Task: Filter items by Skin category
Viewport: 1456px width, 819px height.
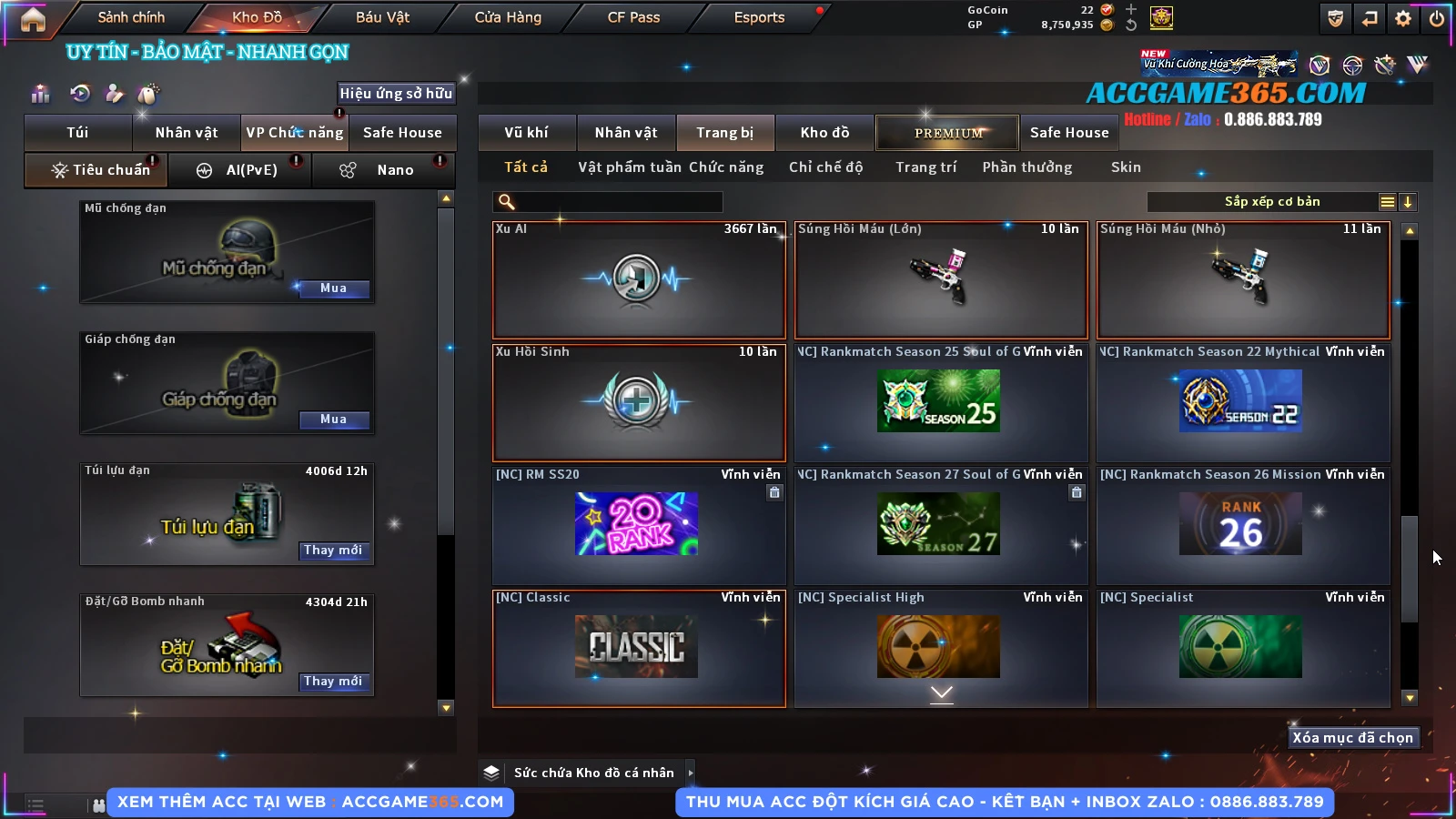Action: [1126, 167]
